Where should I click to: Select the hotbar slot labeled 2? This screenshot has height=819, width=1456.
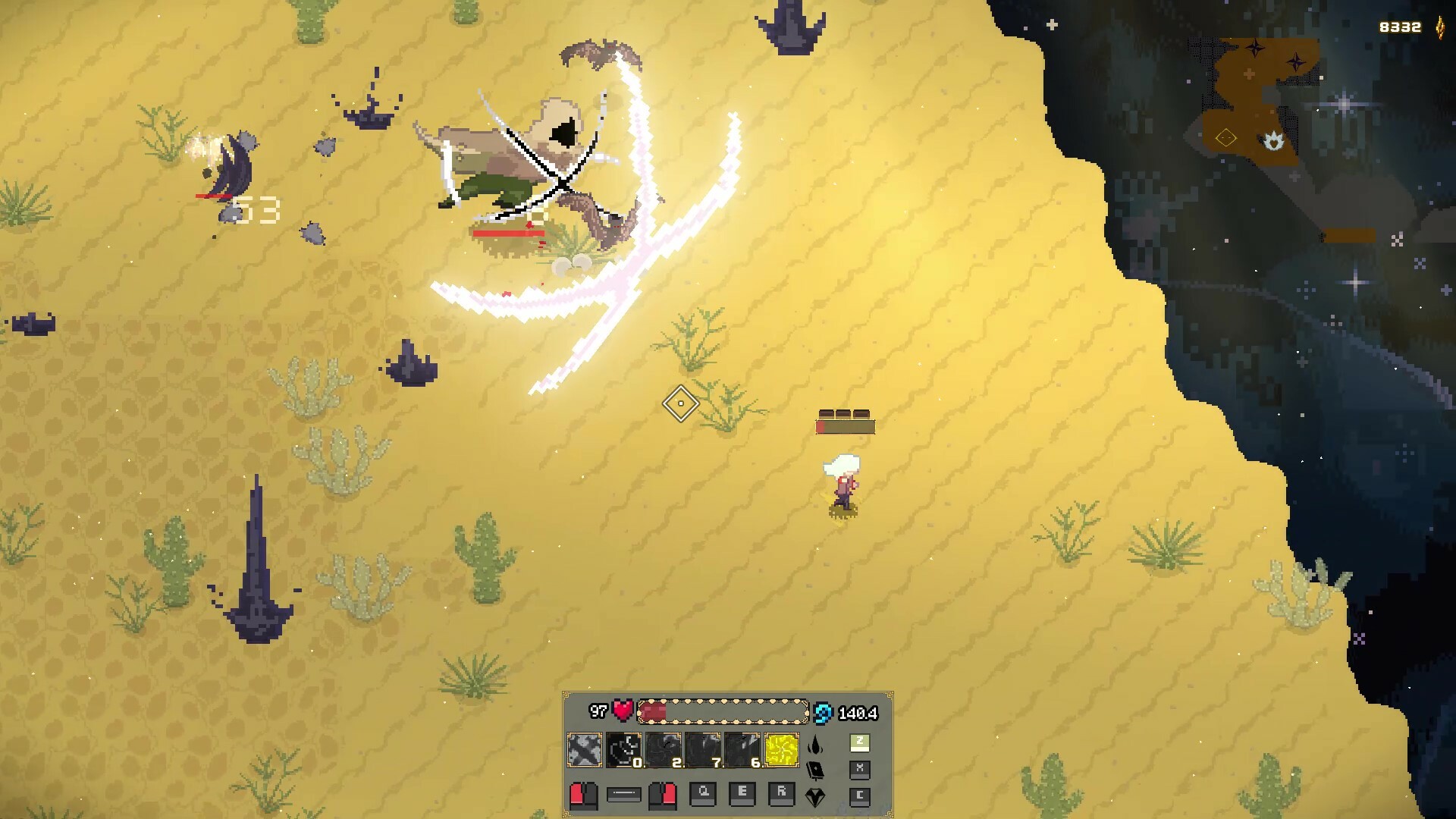[664, 750]
